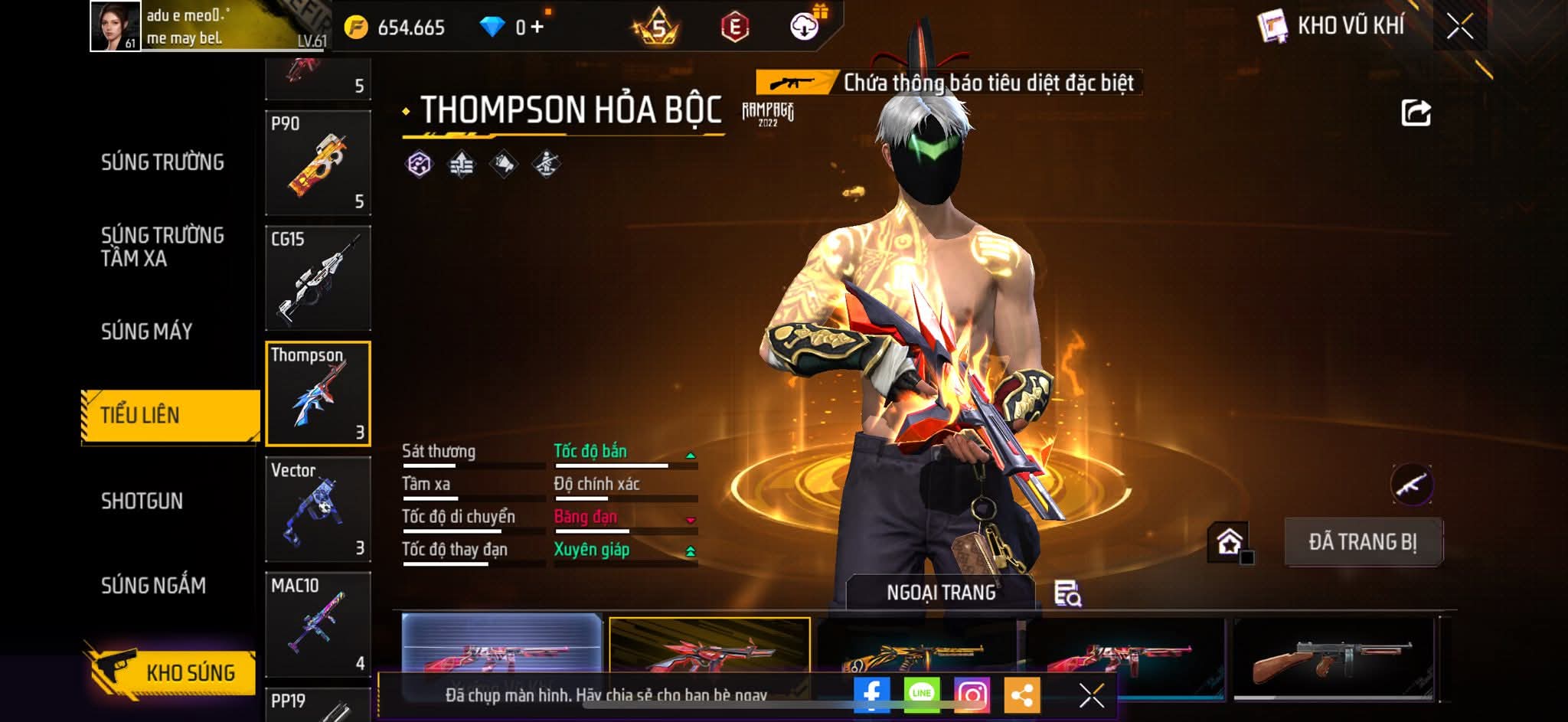Click the Đã Trang Bị button
1568x722 pixels.
[x=1363, y=542]
